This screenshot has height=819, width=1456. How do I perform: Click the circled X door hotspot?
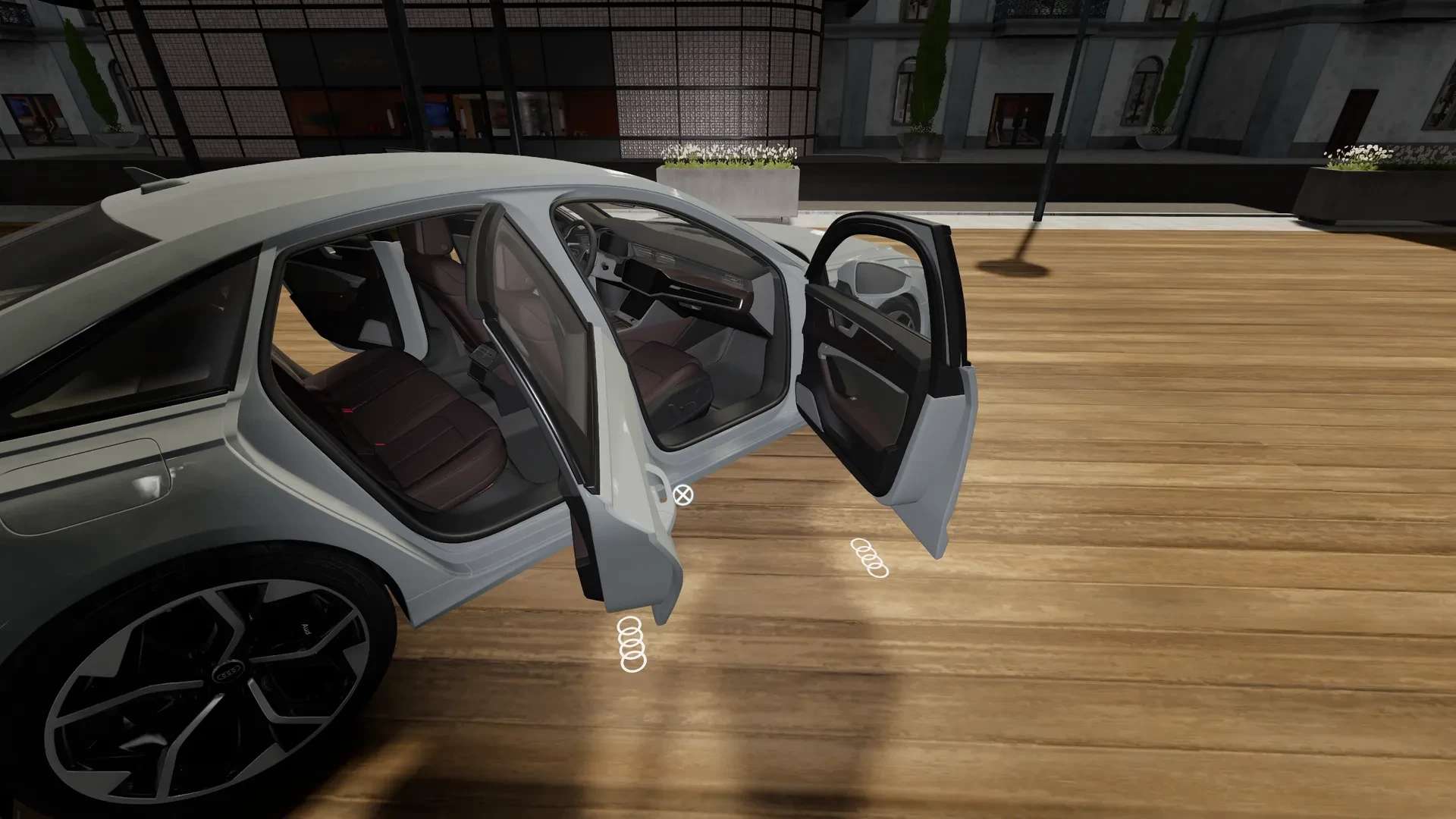pyautogui.click(x=682, y=495)
